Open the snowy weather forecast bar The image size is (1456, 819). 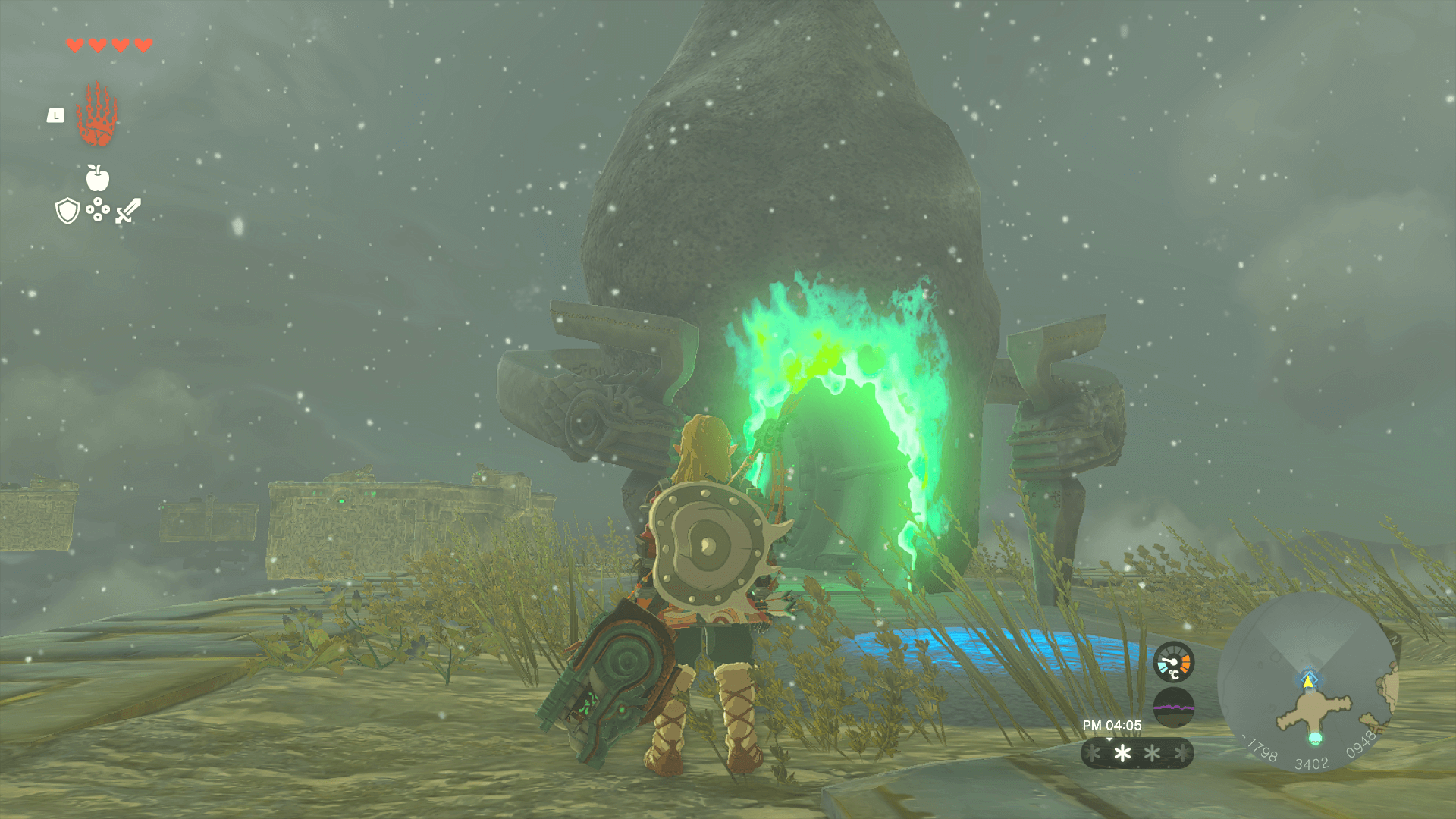point(1137,753)
